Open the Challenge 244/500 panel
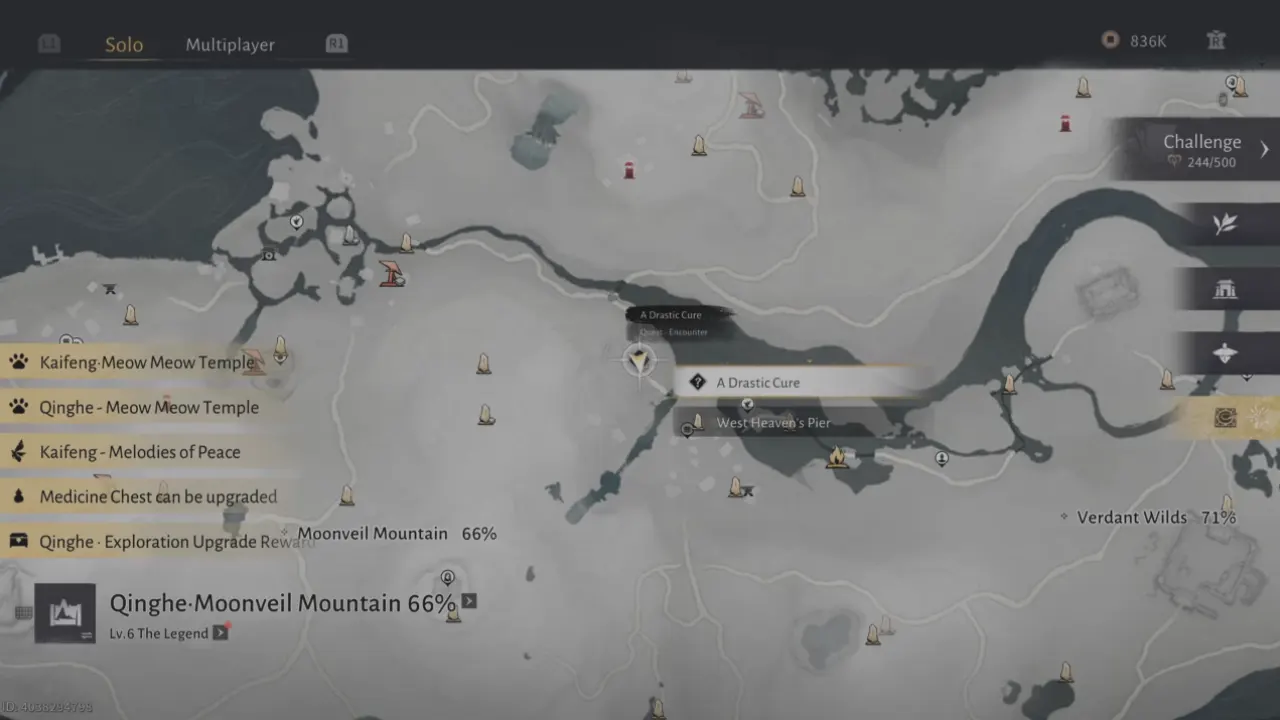The width and height of the screenshot is (1280, 720). (x=1203, y=150)
